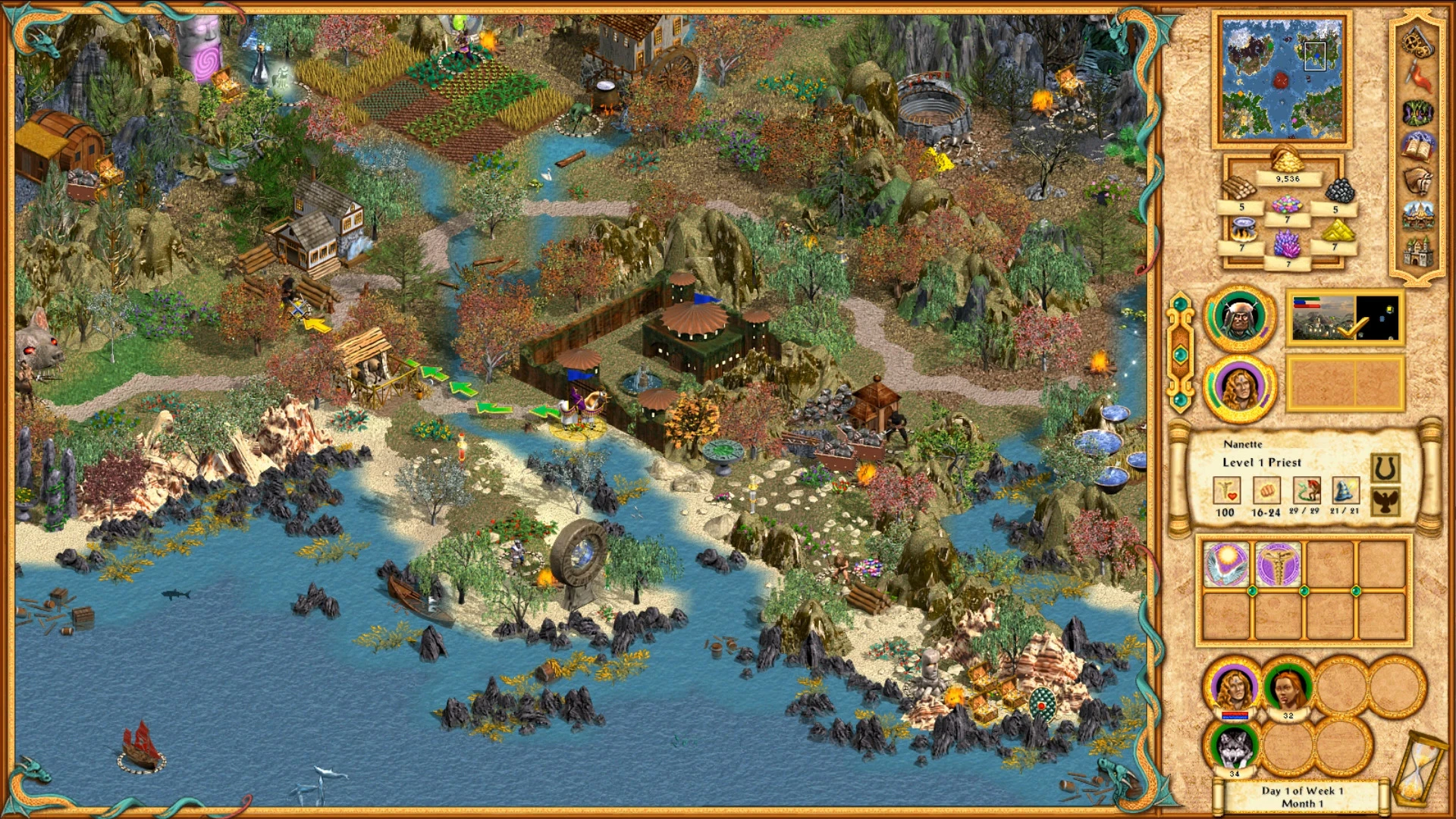Open the spellbook sidebar icon
The width and height of the screenshot is (1456, 819).
pyautogui.click(x=1417, y=146)
